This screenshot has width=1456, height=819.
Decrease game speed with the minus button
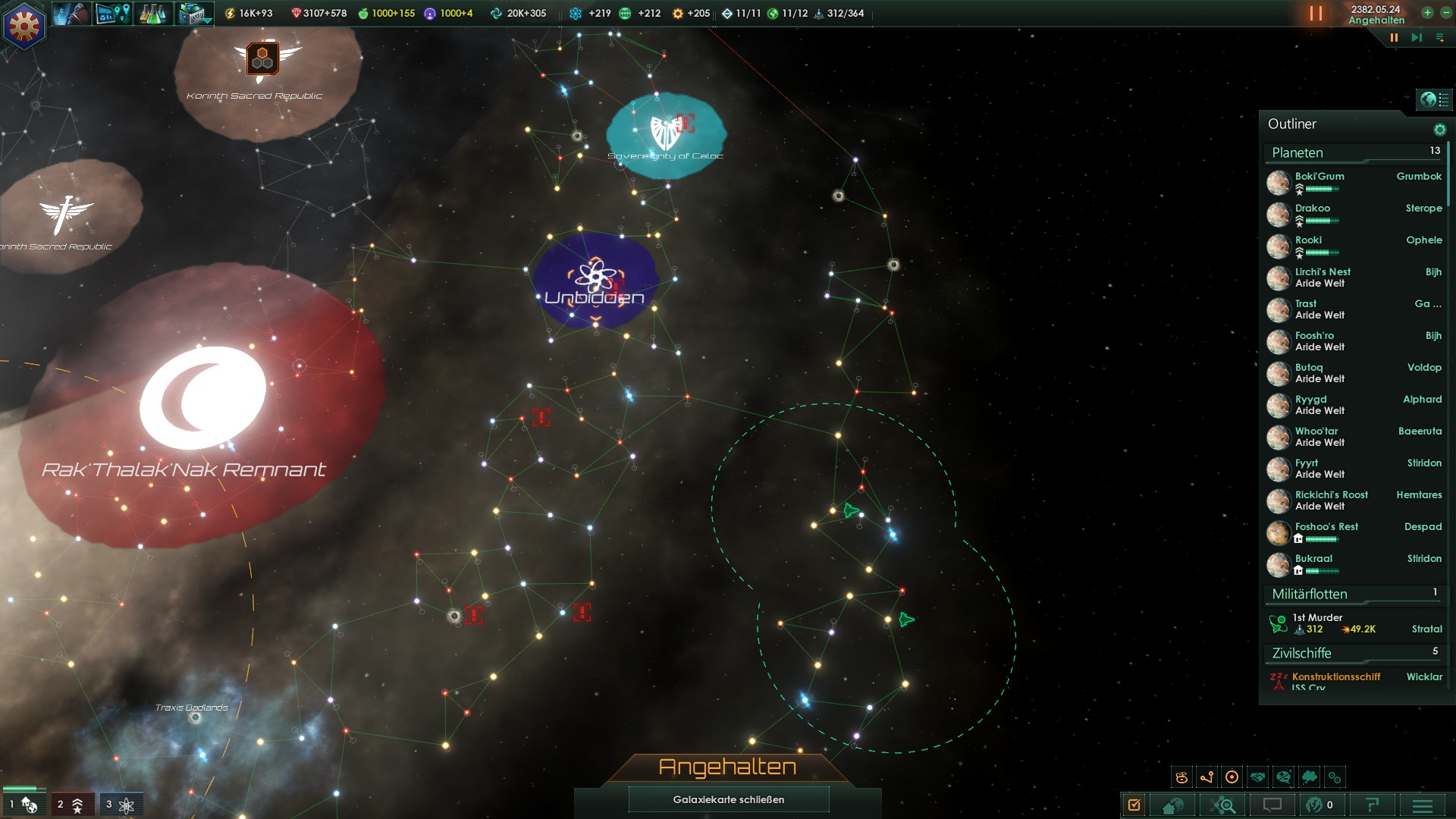(1445, 13)
